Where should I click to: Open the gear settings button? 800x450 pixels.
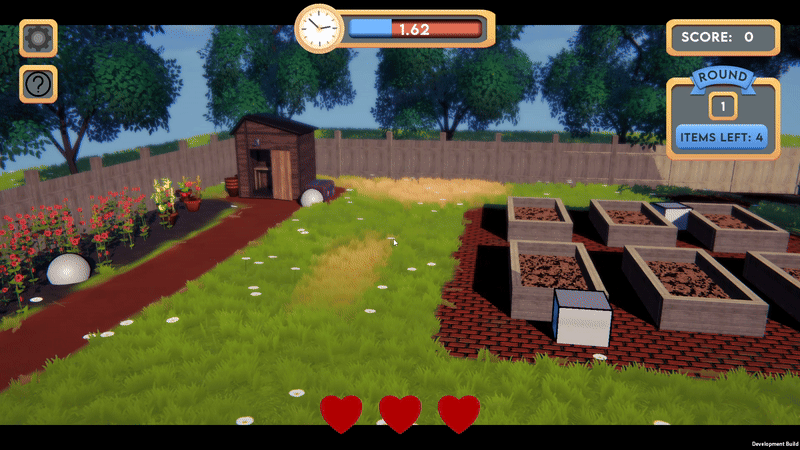pyautogui.click(x=38, y=39)
